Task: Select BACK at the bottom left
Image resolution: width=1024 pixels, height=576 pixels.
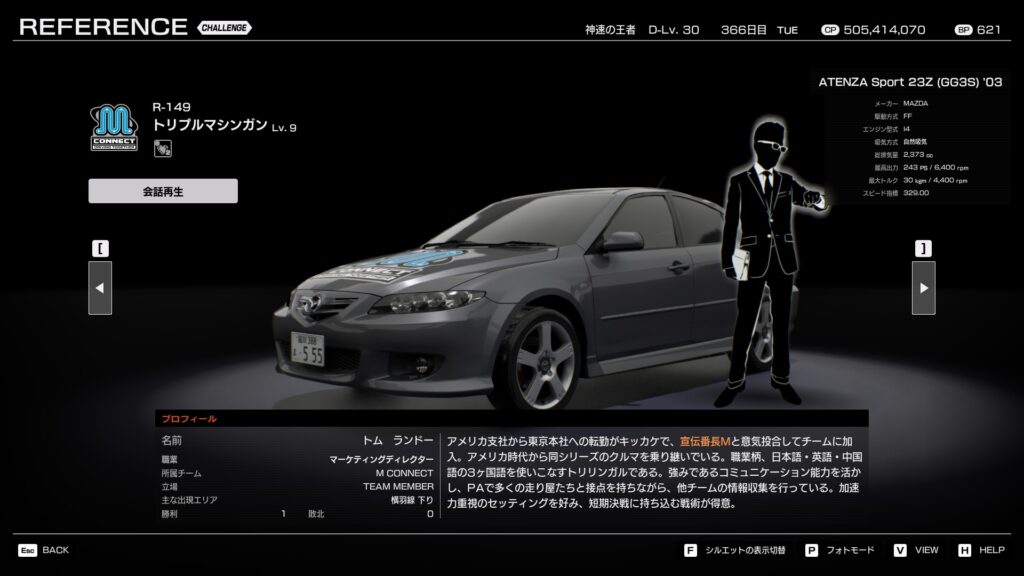Action: (x=44, y=550)
